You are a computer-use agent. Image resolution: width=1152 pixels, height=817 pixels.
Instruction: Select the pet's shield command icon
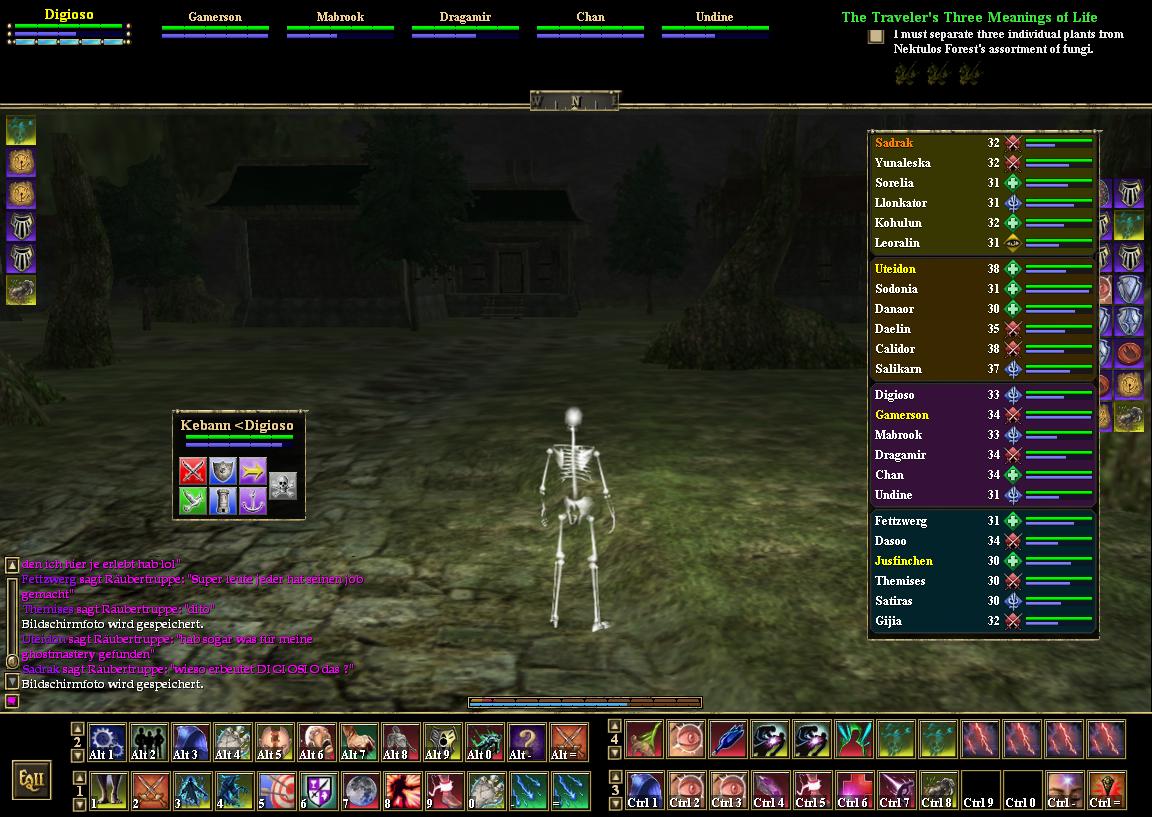(222, 470)
